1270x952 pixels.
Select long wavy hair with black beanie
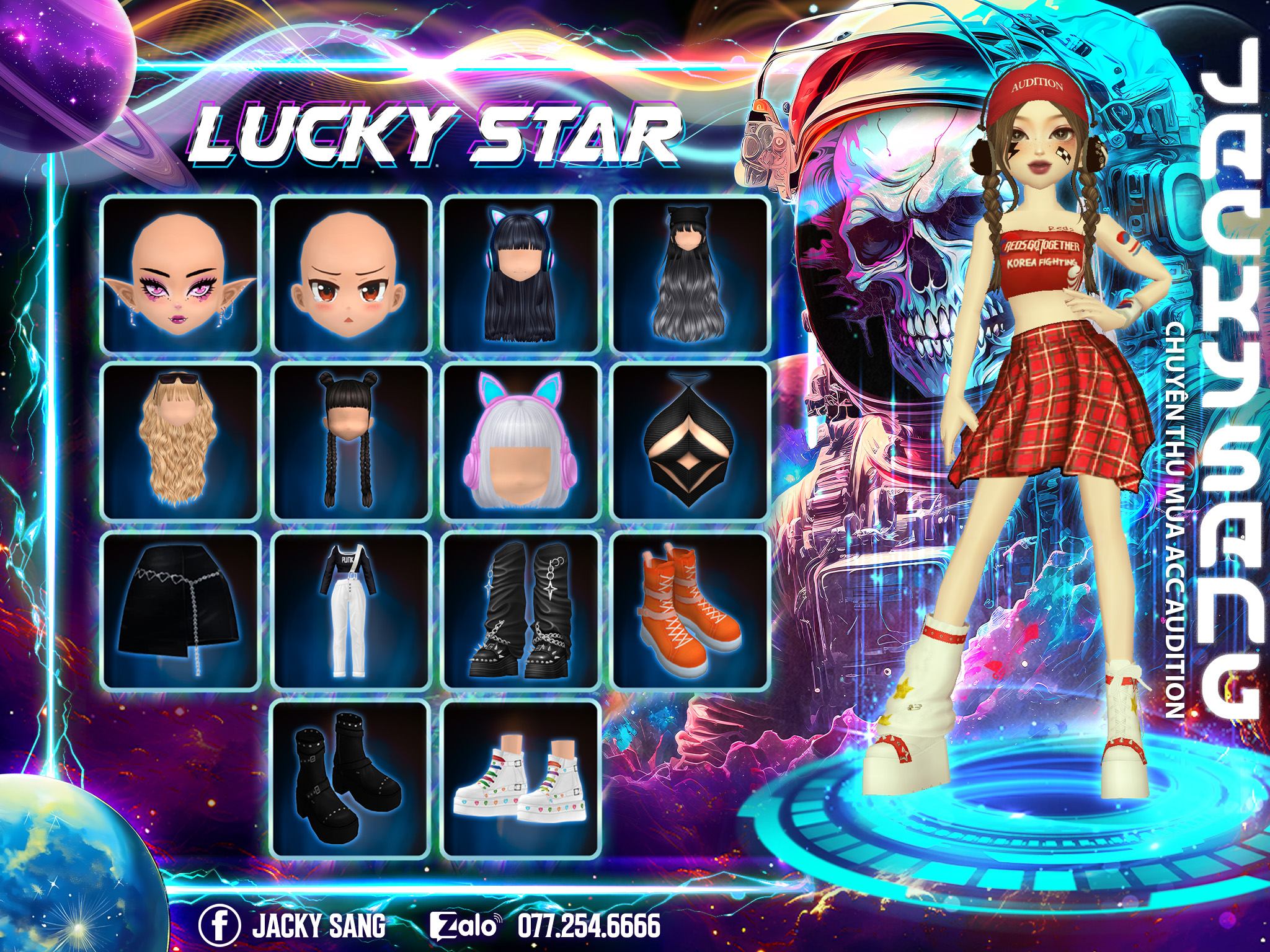point(690,275)
